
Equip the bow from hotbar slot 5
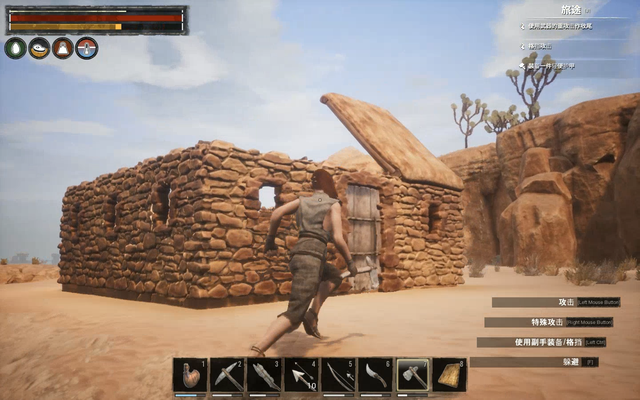click(x=339, y=375)
